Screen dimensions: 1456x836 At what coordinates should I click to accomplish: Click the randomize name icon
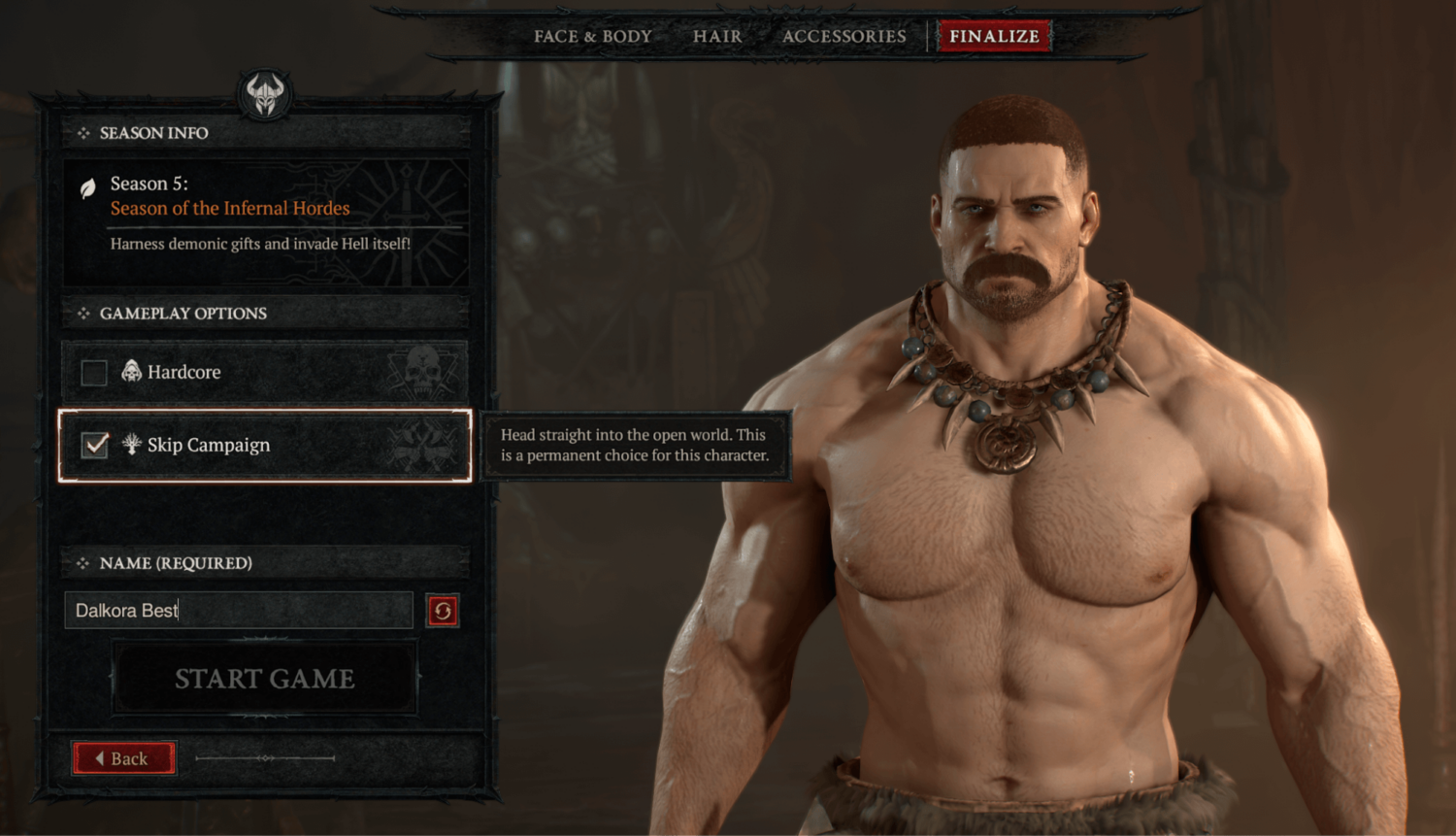coord(442,610)
